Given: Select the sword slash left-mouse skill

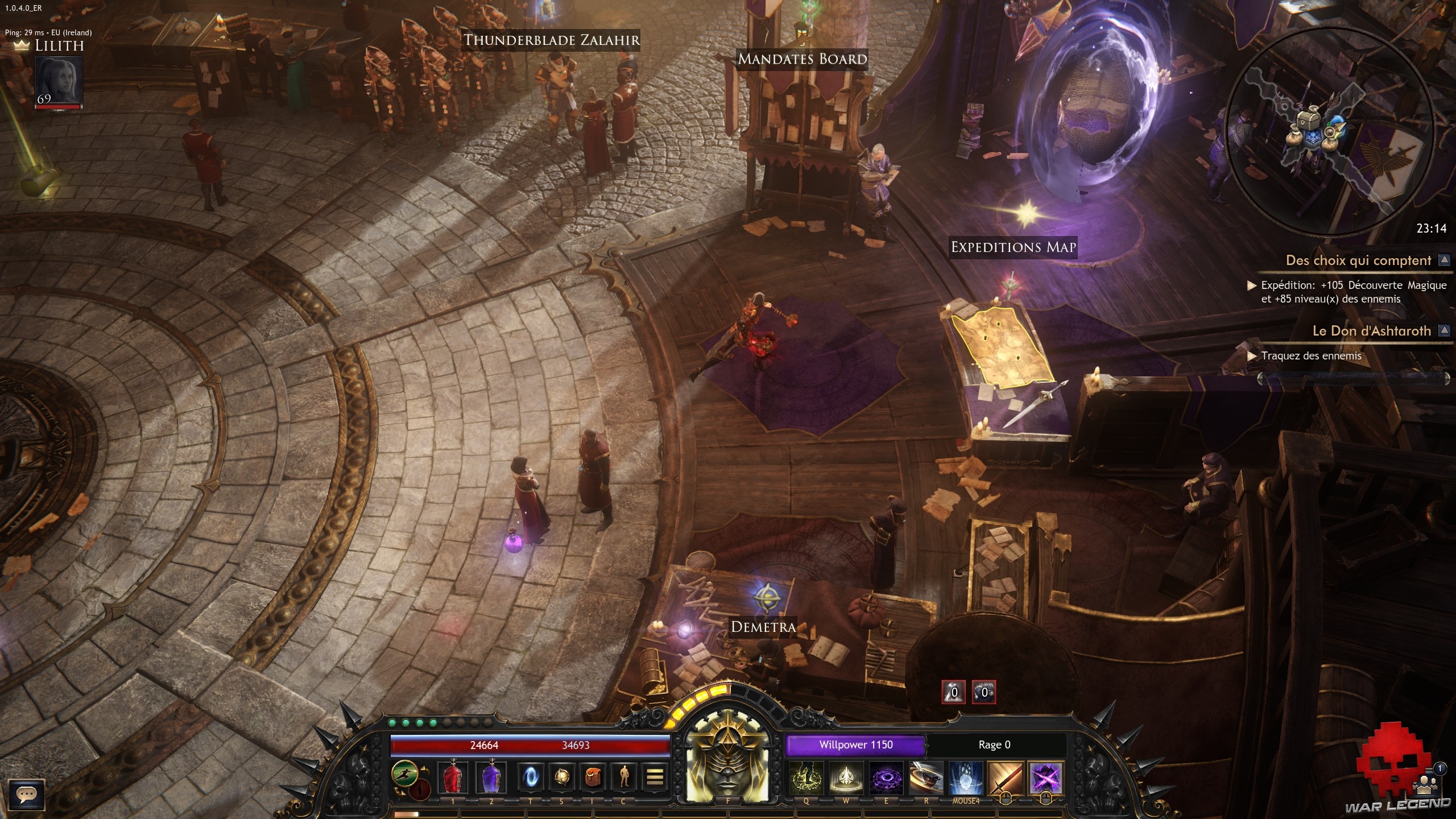Looking at the screenshot, I should pos(1005,778).
